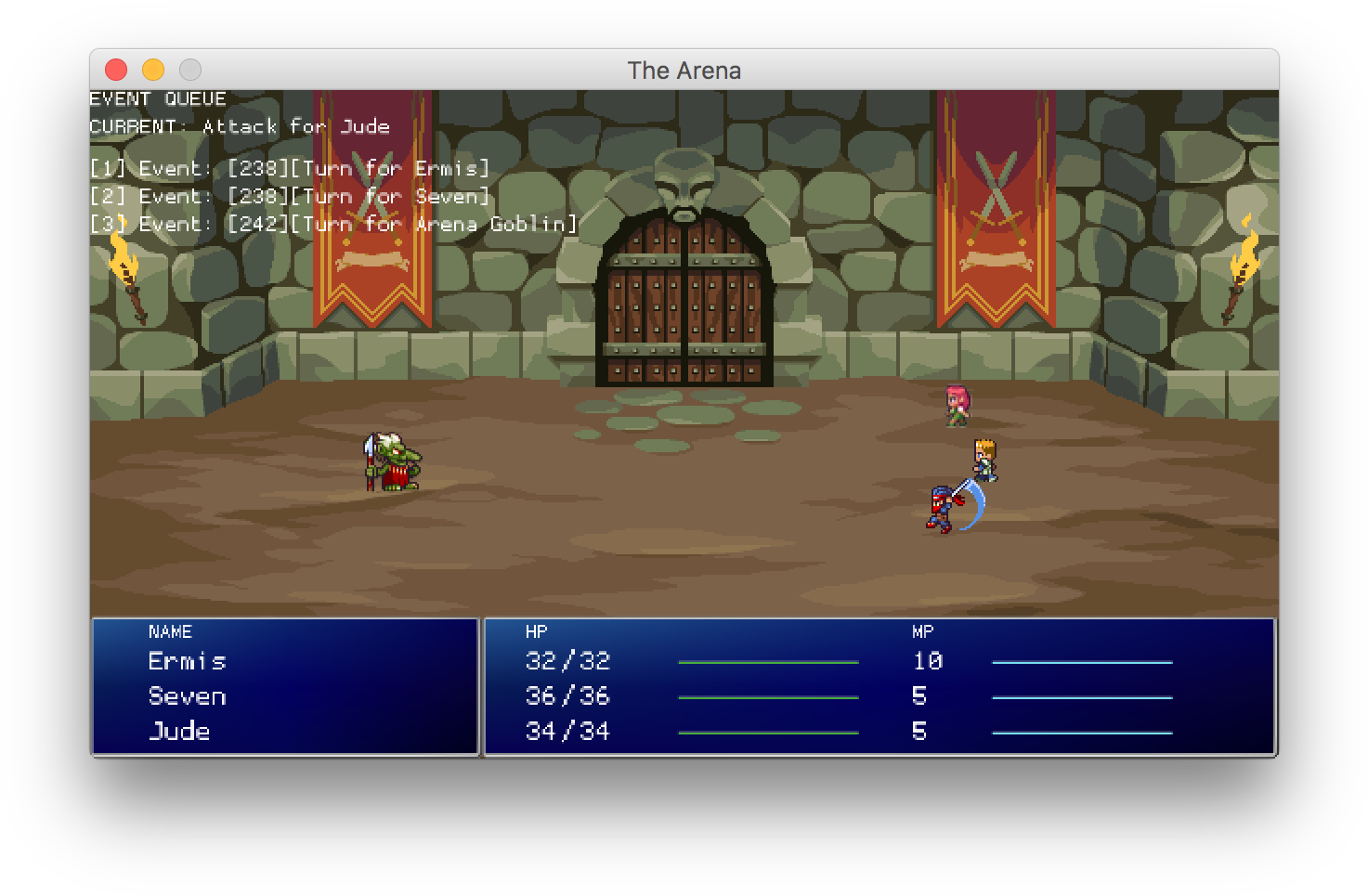Select the Turn for Arena Goblin event entry

[334, 224]
